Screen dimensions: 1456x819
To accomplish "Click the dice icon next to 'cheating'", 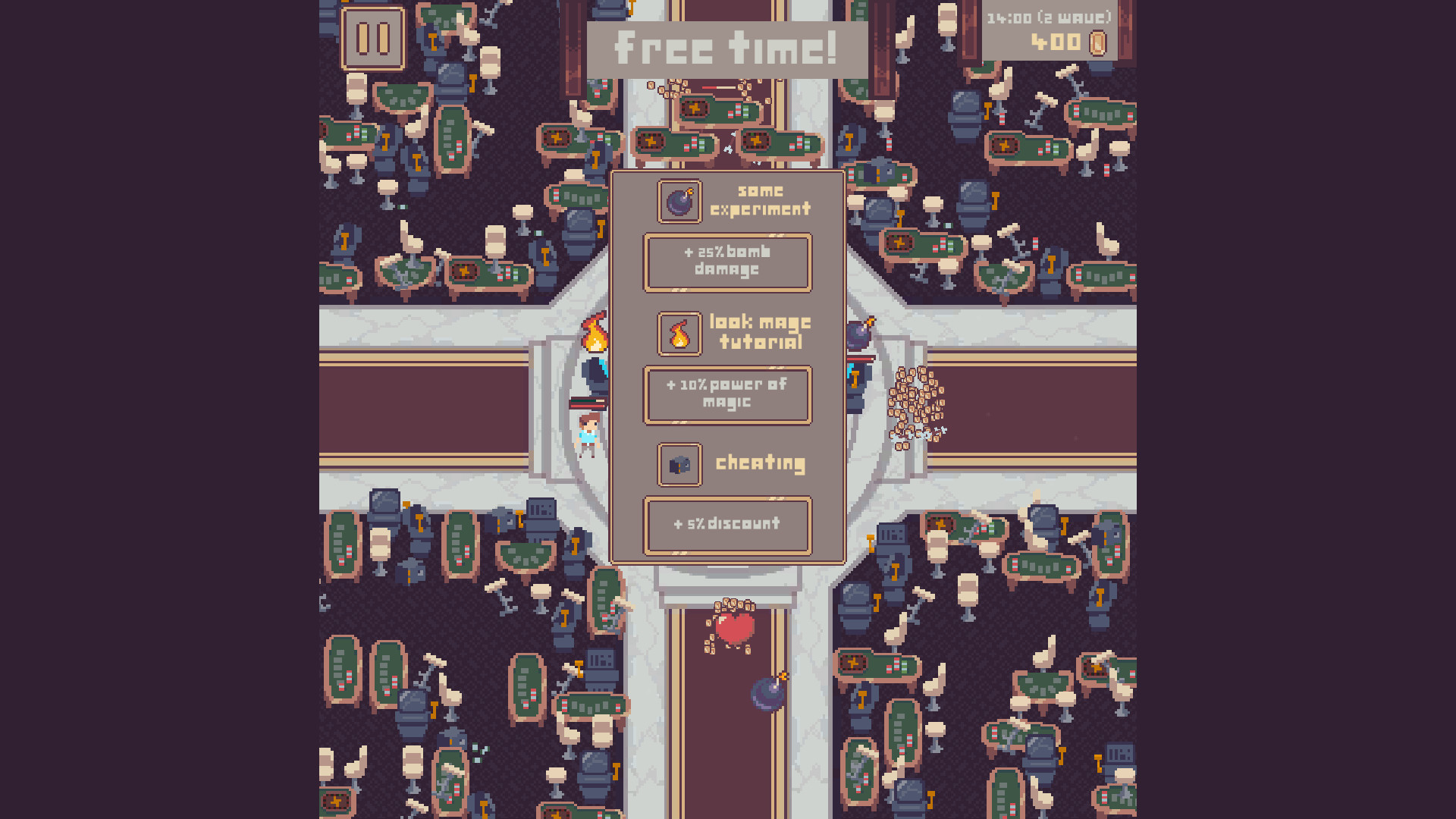I will (679, 464).
